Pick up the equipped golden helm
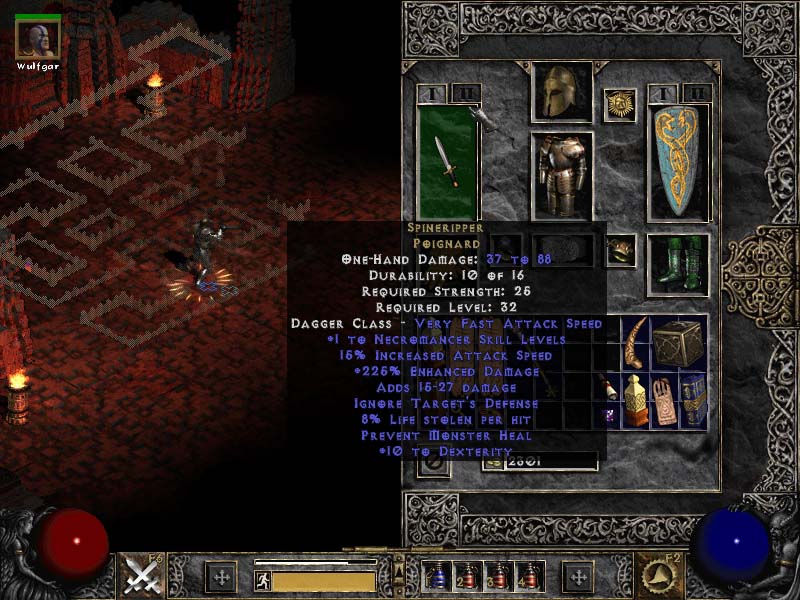Image resolution: width=800 pixels, height=600 pixels. pos(561,93)
